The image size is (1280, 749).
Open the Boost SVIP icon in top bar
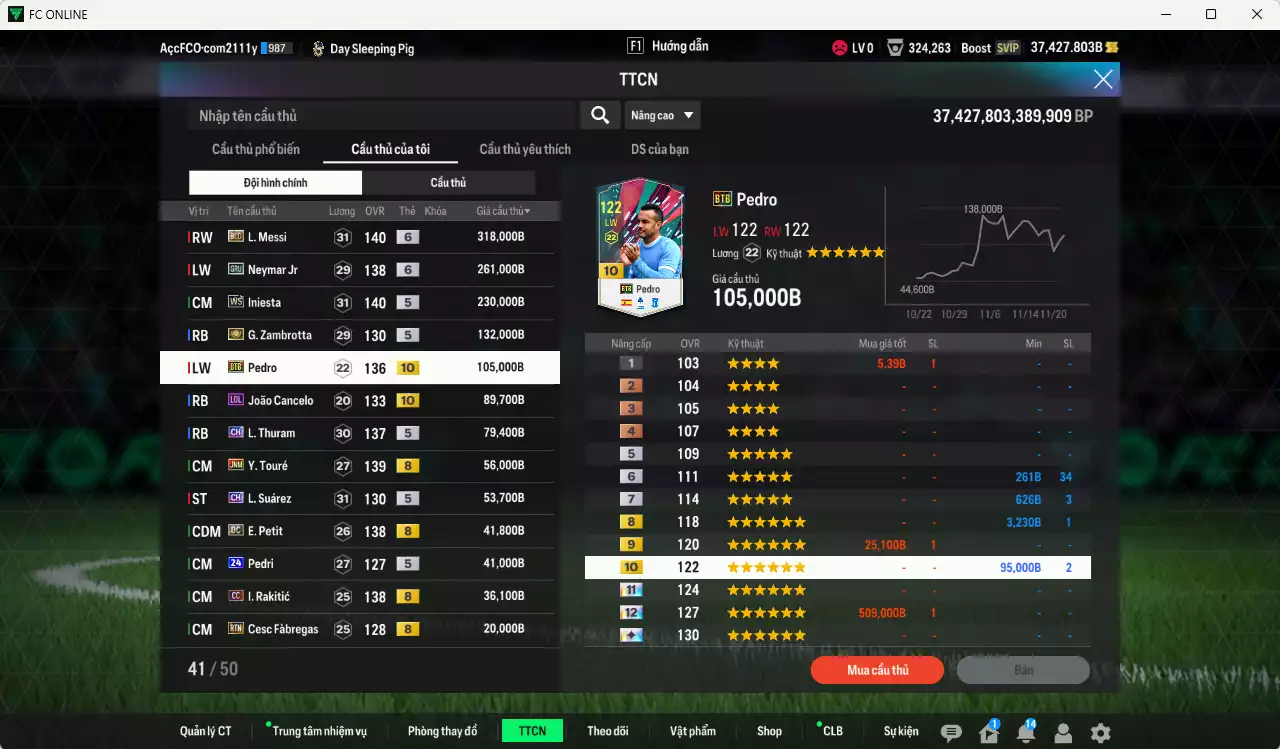[1006, 47]
